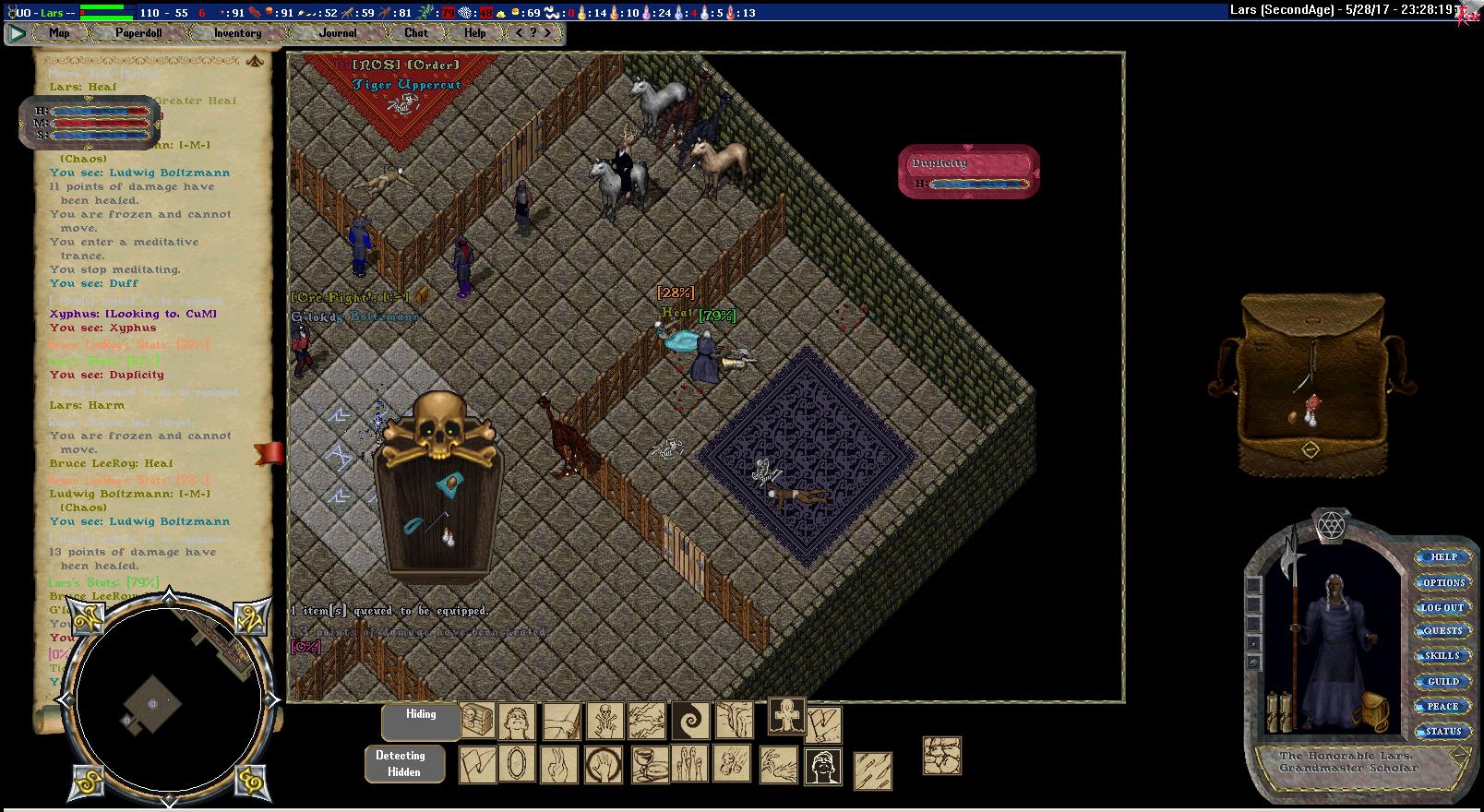Show the Journal window

click(338, 33)
